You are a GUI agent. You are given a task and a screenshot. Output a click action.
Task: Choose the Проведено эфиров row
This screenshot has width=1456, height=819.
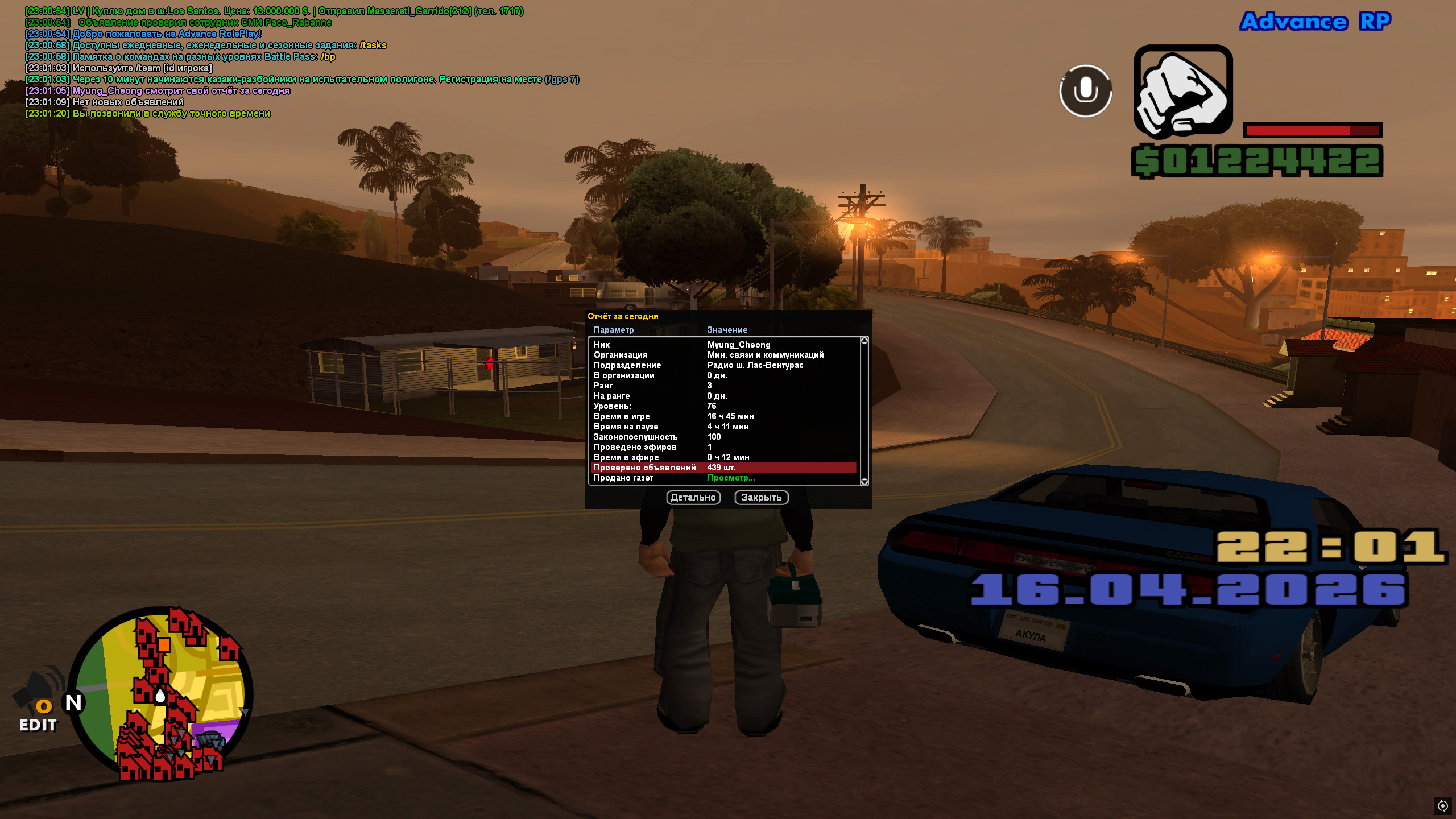[x=723, y=447]
